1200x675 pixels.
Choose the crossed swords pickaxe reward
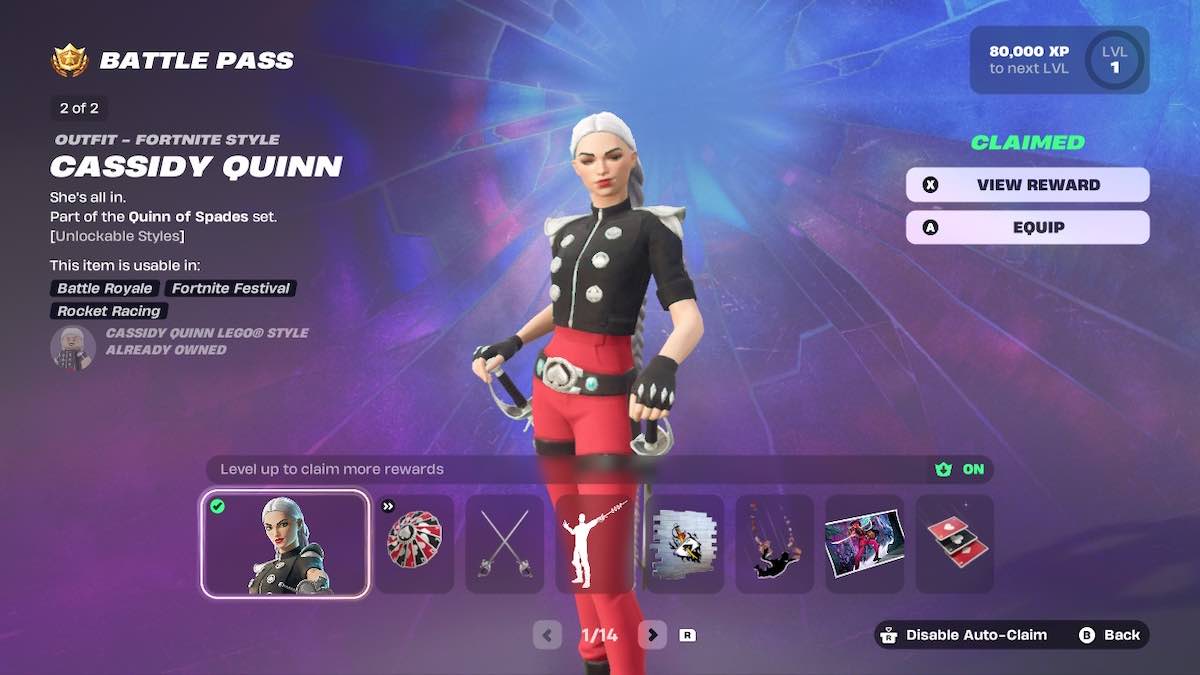coord(505,544)
